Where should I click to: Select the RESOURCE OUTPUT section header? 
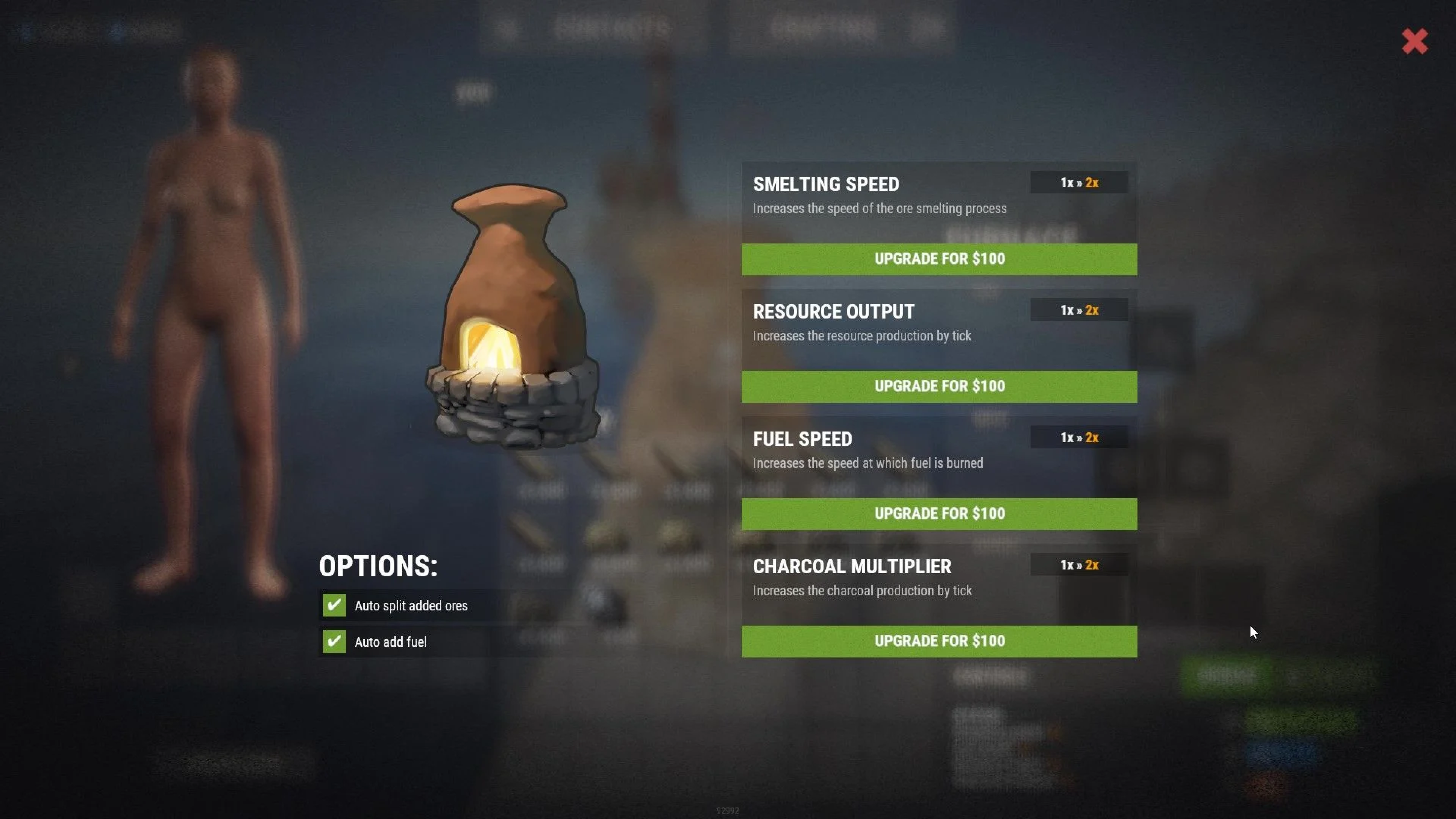click(x=833, y=311)
